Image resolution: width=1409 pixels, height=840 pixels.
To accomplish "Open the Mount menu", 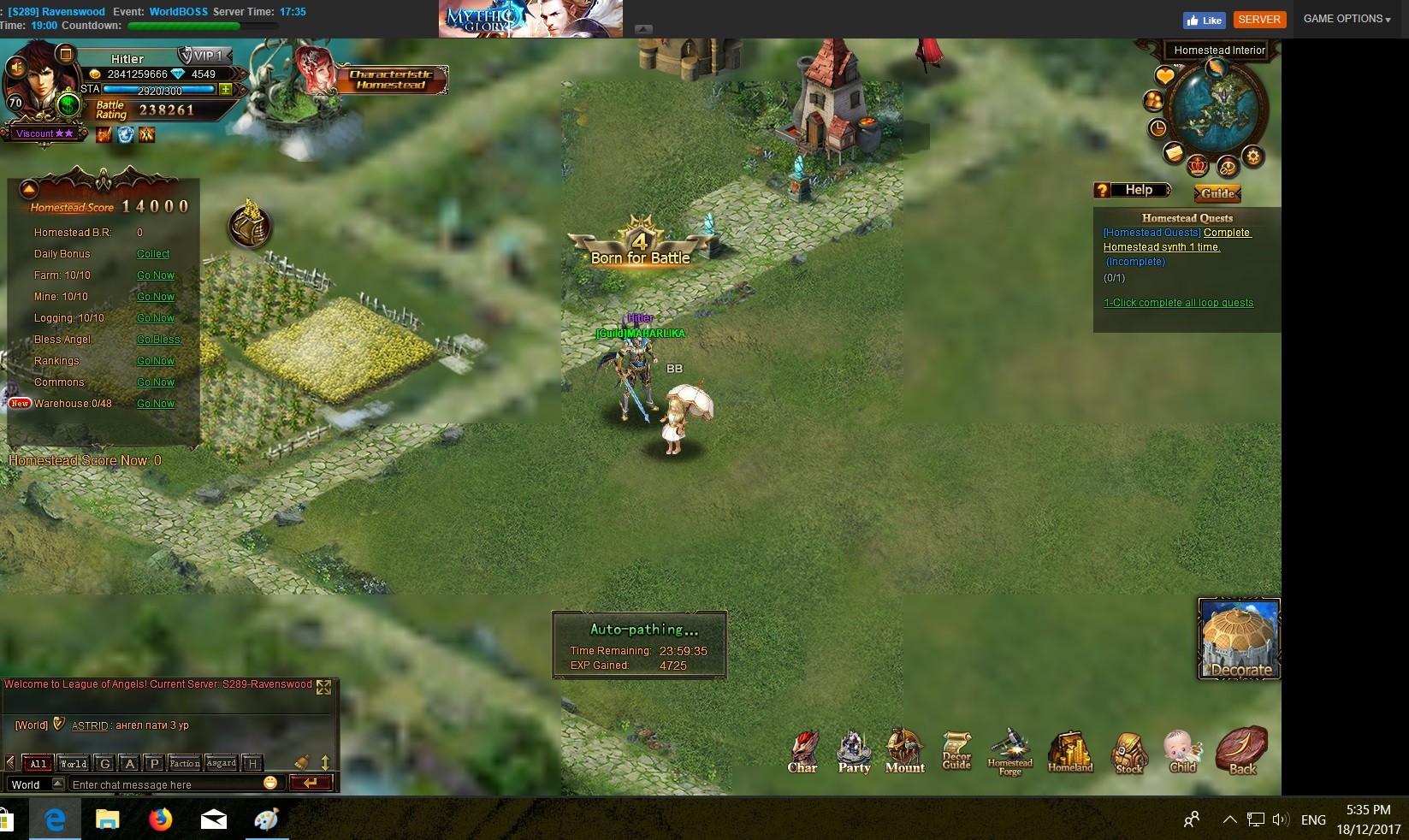I will click(x=904, y=751).
